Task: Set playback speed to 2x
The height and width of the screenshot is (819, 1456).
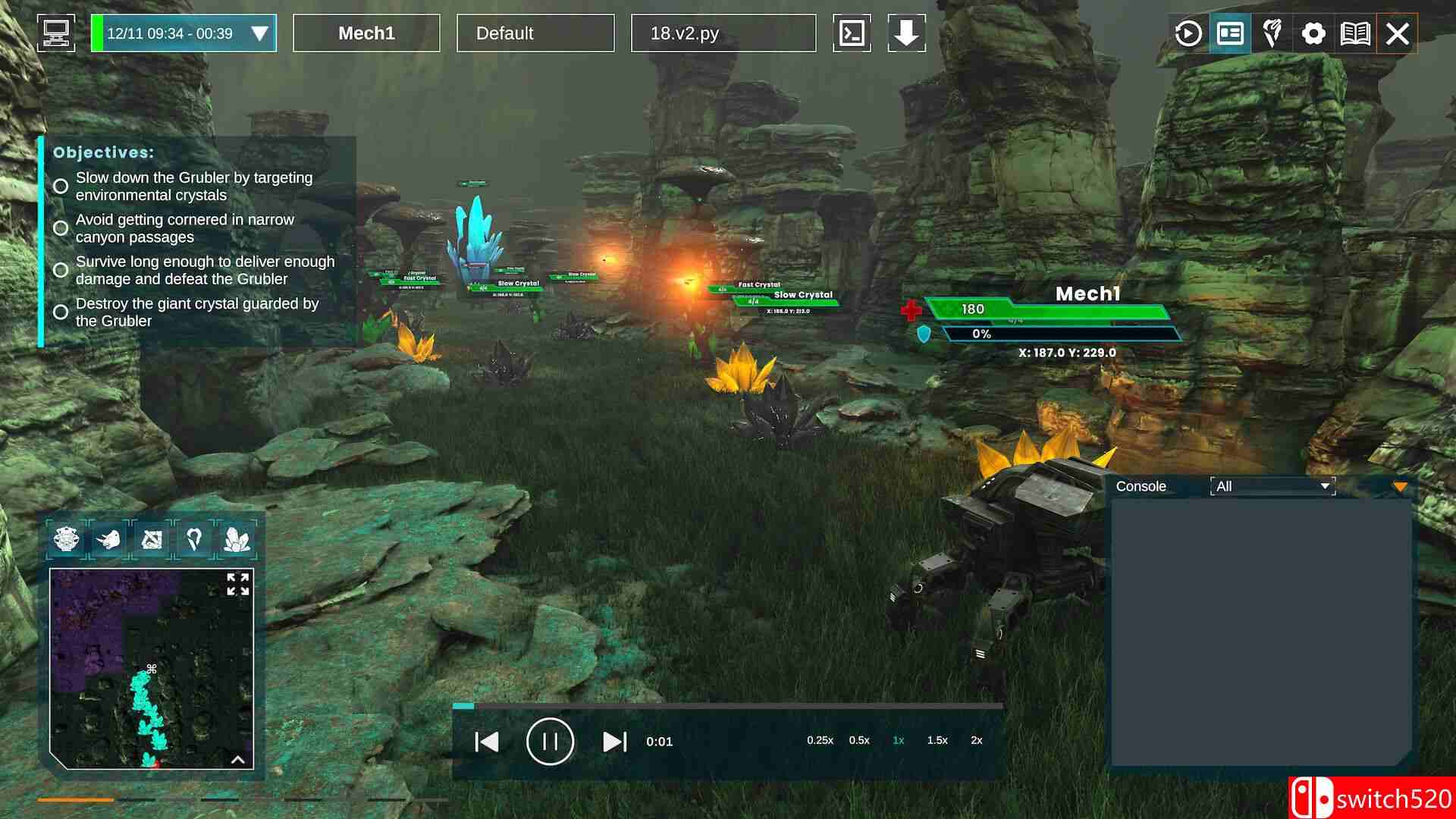Action: [x=976, y=740]
